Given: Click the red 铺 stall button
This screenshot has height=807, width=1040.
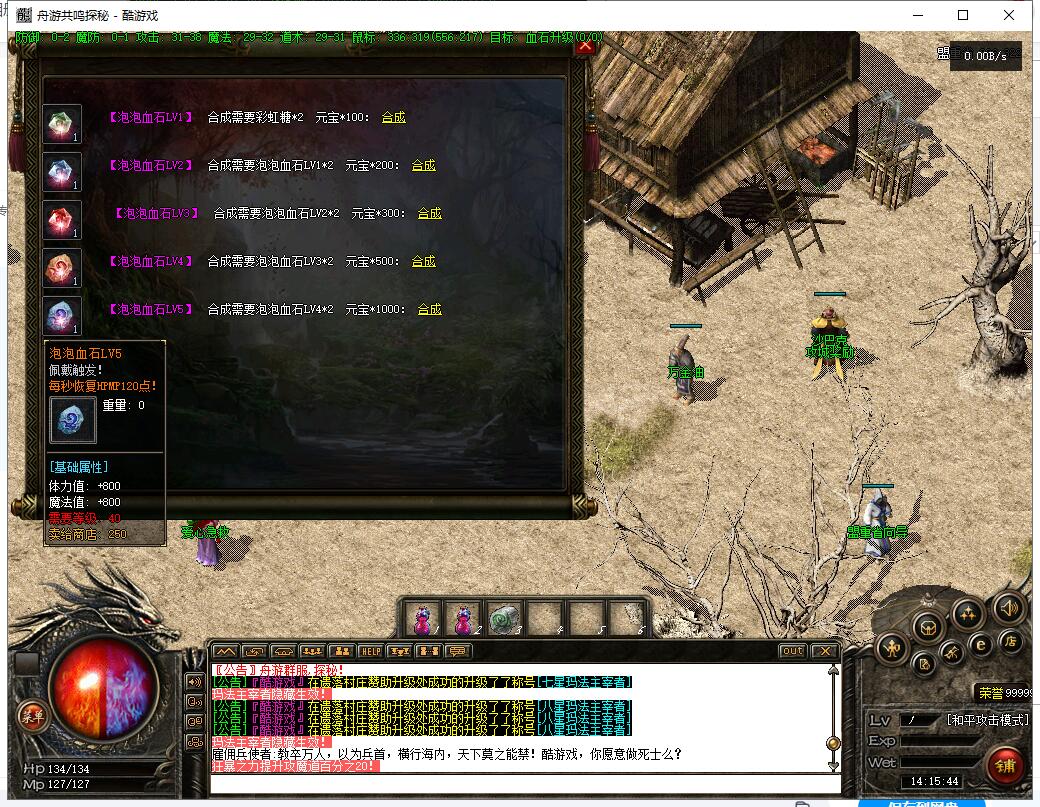Looking at the screenshot, I should [1005, 765].
